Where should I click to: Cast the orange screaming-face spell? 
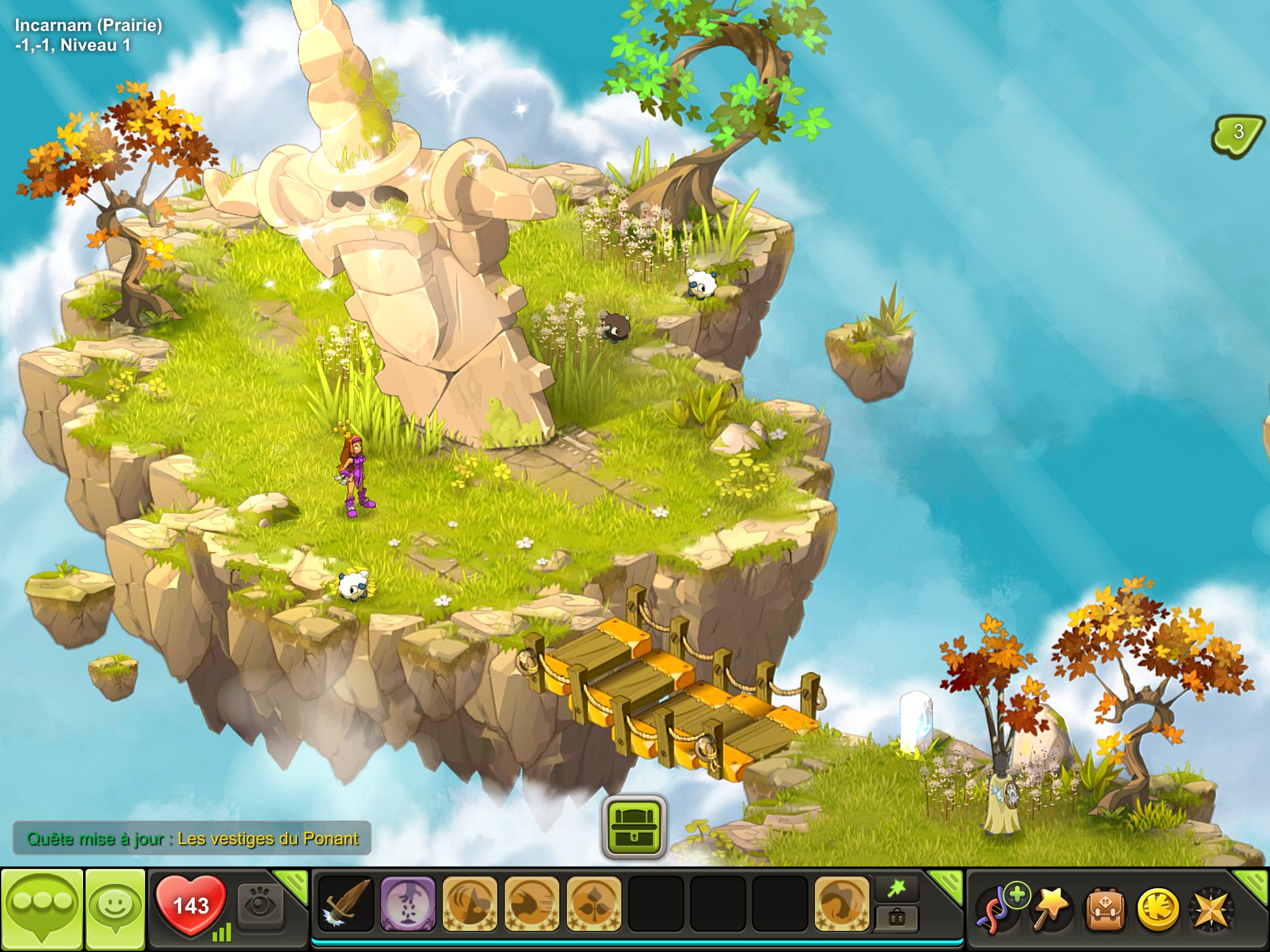click(x=469, y=904)
